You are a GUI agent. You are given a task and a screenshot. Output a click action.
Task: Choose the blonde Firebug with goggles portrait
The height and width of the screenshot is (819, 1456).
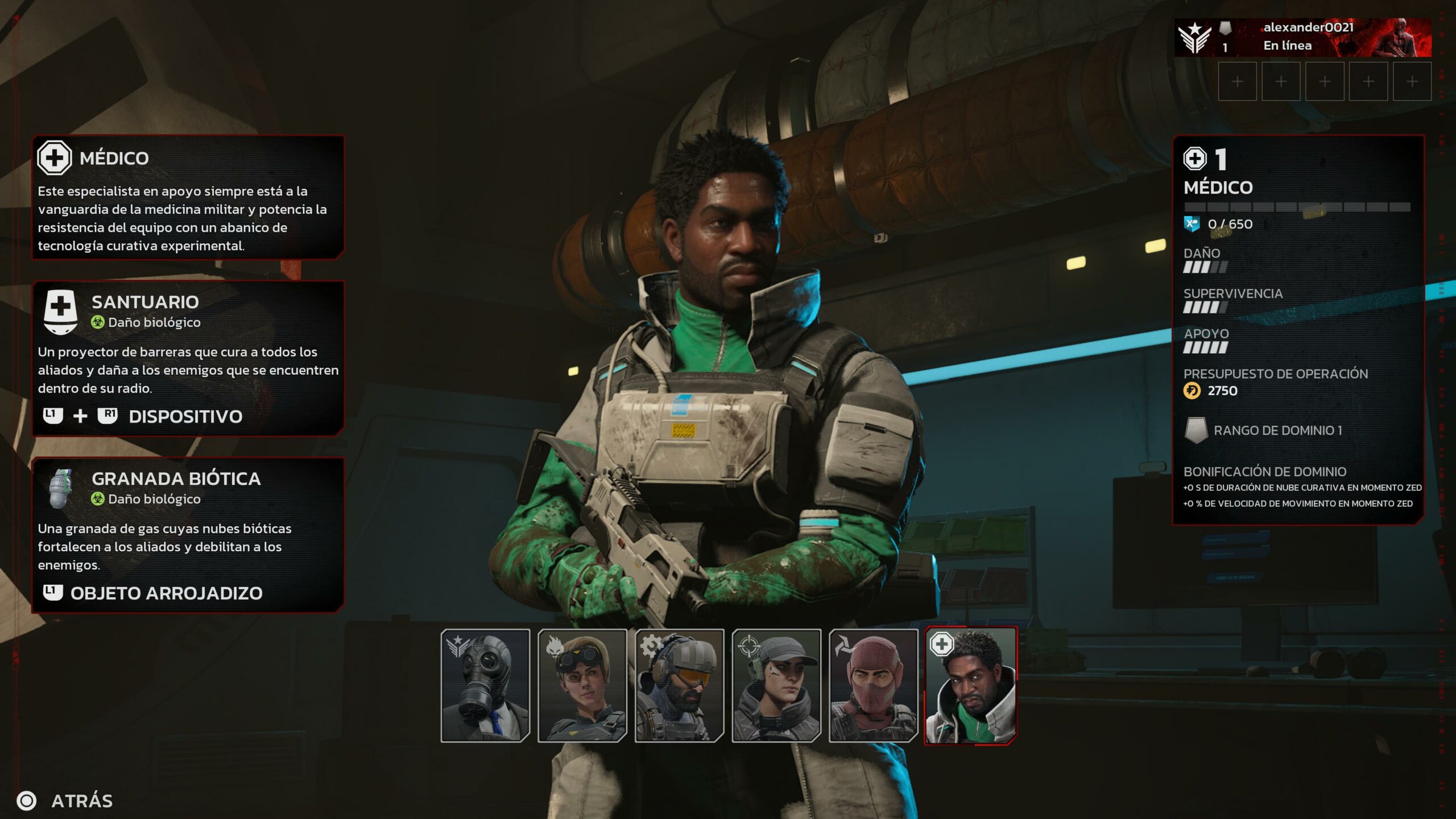[x=582, y=685]
